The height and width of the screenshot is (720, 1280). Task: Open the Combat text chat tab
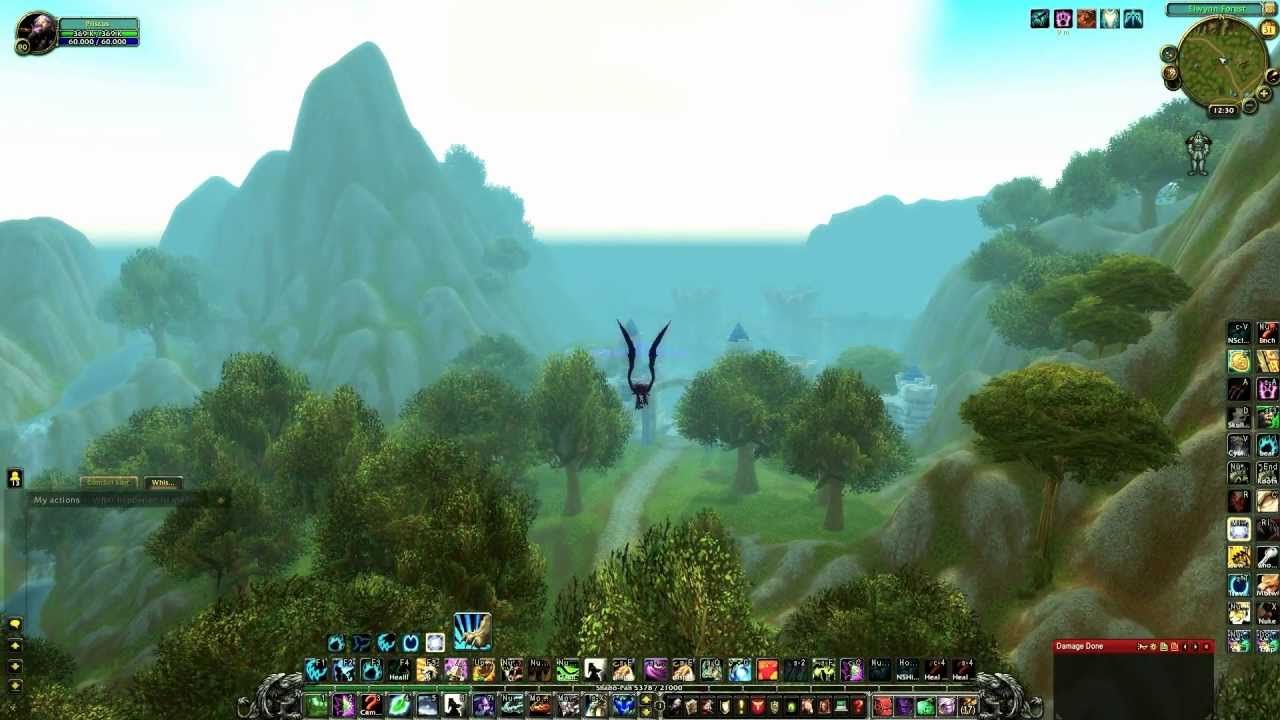[x=109, y=482]
